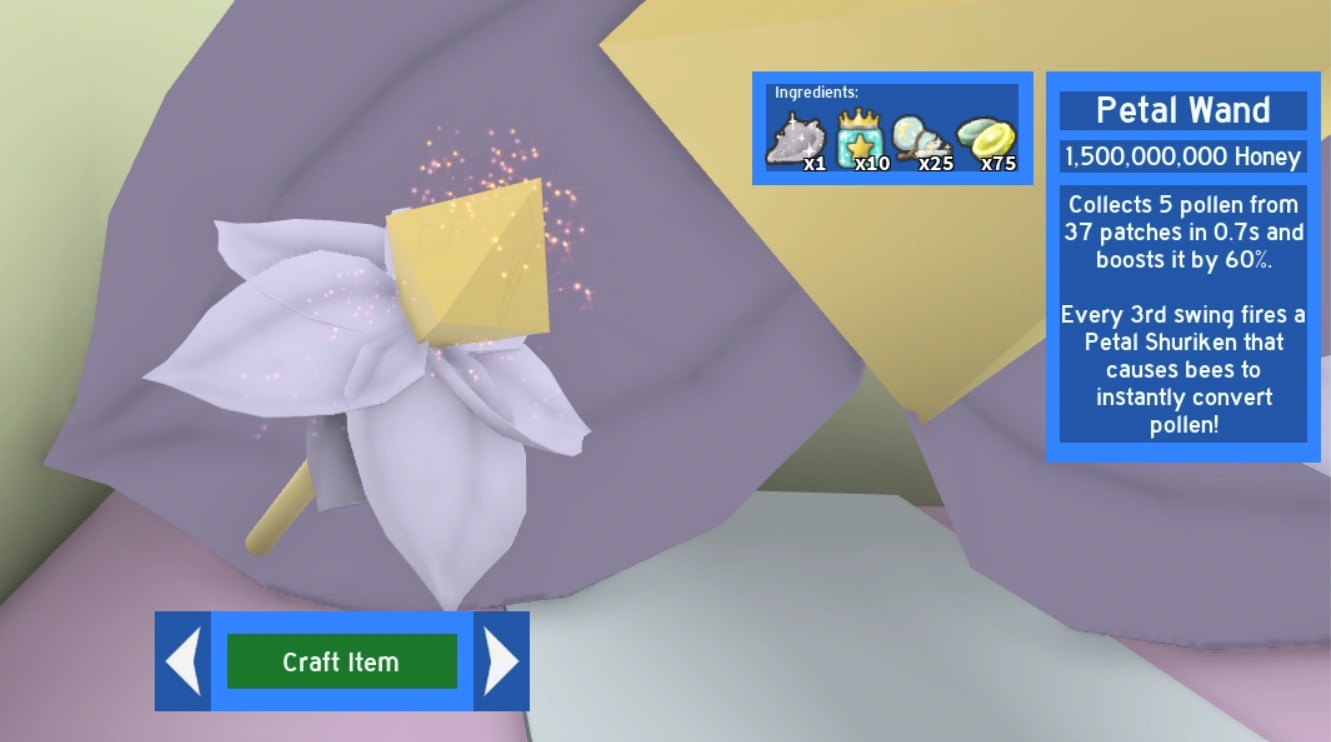Click the x1 count under Spirit Petal
The width and height of the screenshot is (1331, 742).
pos(814,163)
